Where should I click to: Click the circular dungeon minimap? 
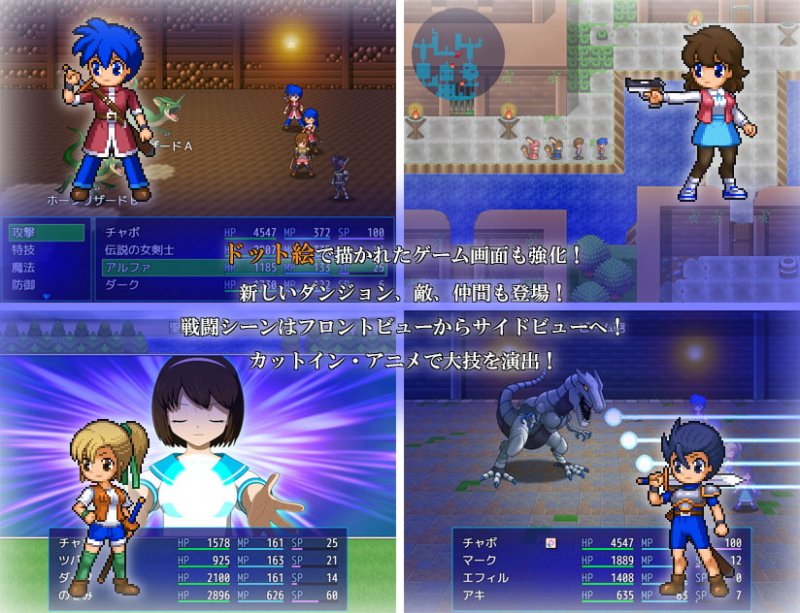coord(457,53)
